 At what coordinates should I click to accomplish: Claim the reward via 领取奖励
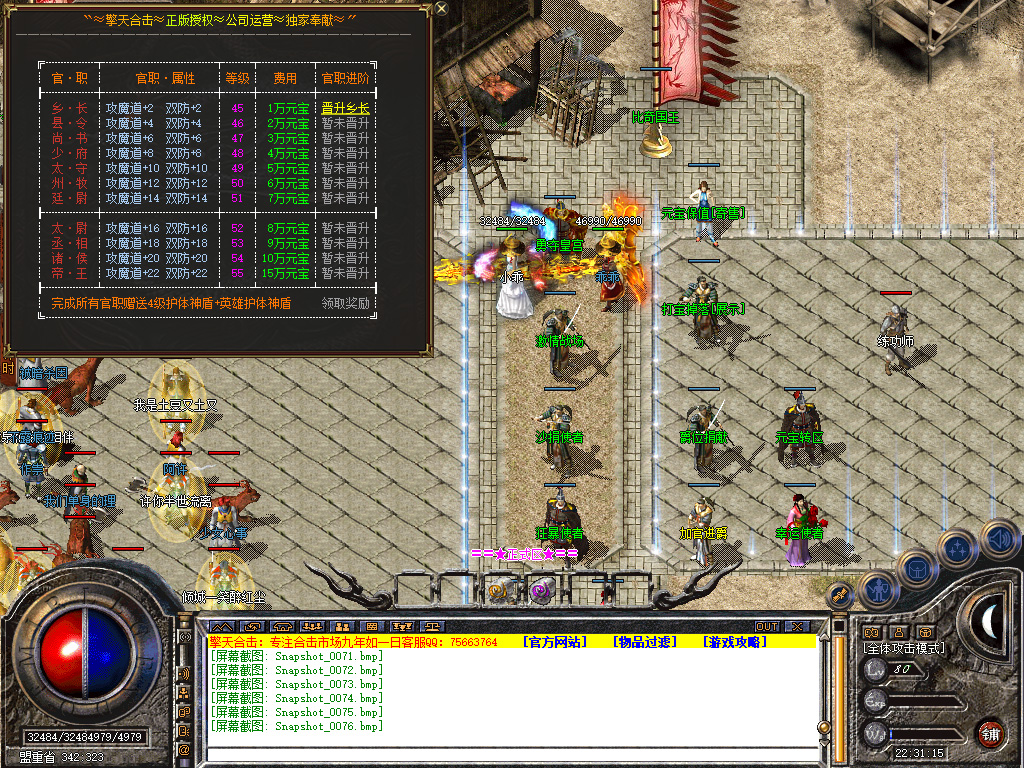pyautogui.click(x=345, y=303)
